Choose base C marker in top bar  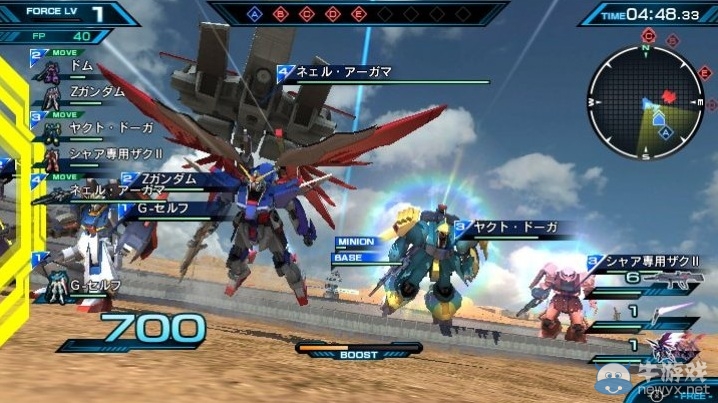point(308,15)
